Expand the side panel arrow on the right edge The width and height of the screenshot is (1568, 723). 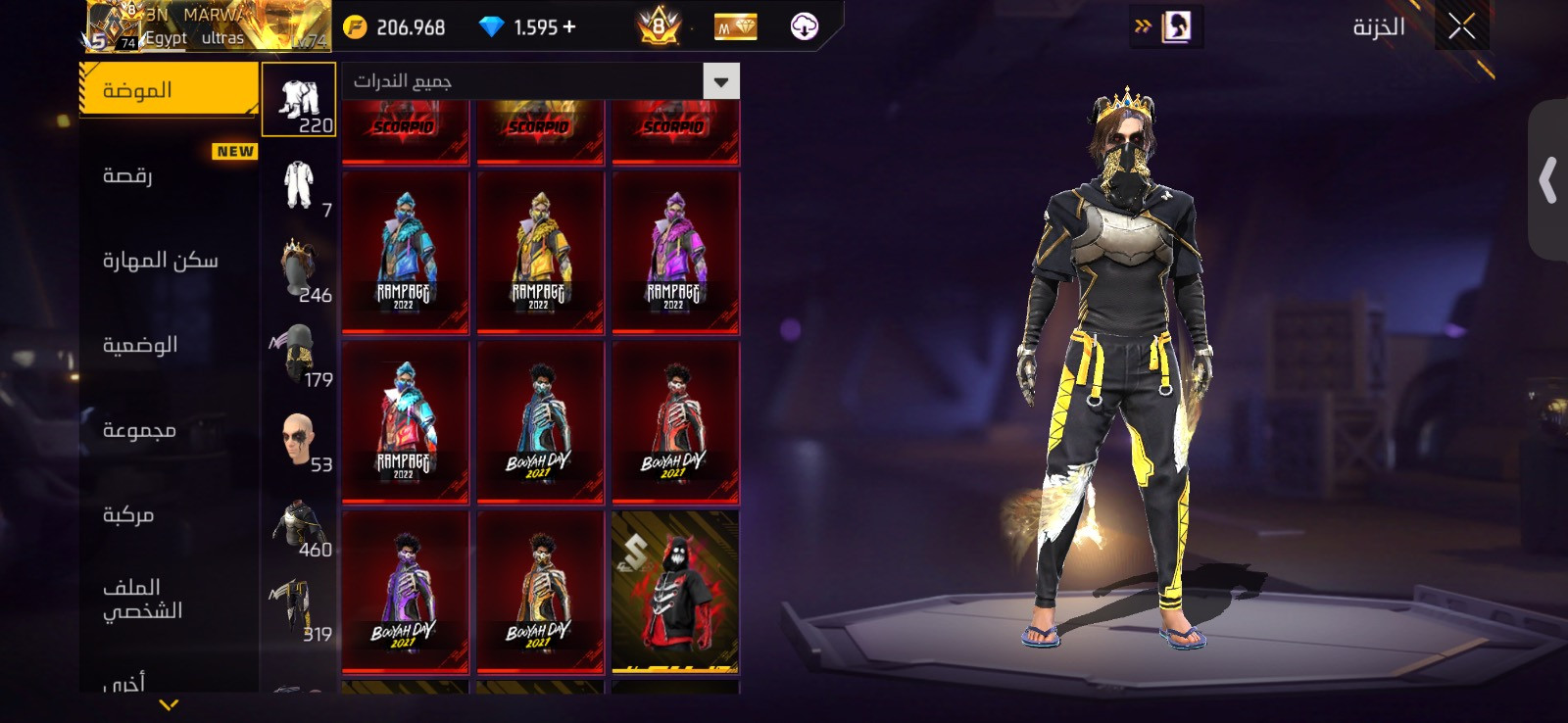click(x=1548, y=180)
